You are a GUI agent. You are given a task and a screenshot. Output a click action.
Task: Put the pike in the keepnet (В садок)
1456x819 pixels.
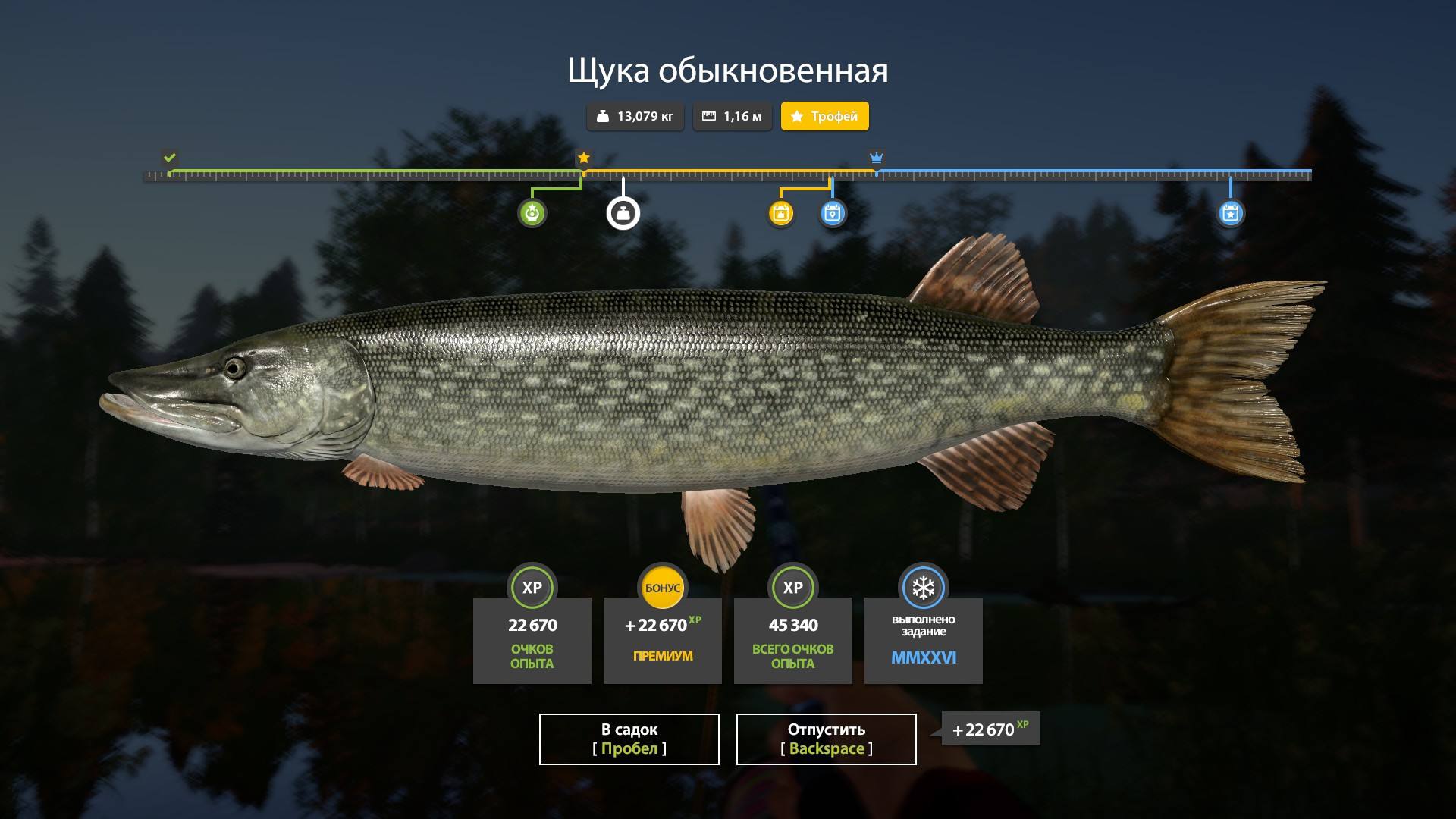629,739
